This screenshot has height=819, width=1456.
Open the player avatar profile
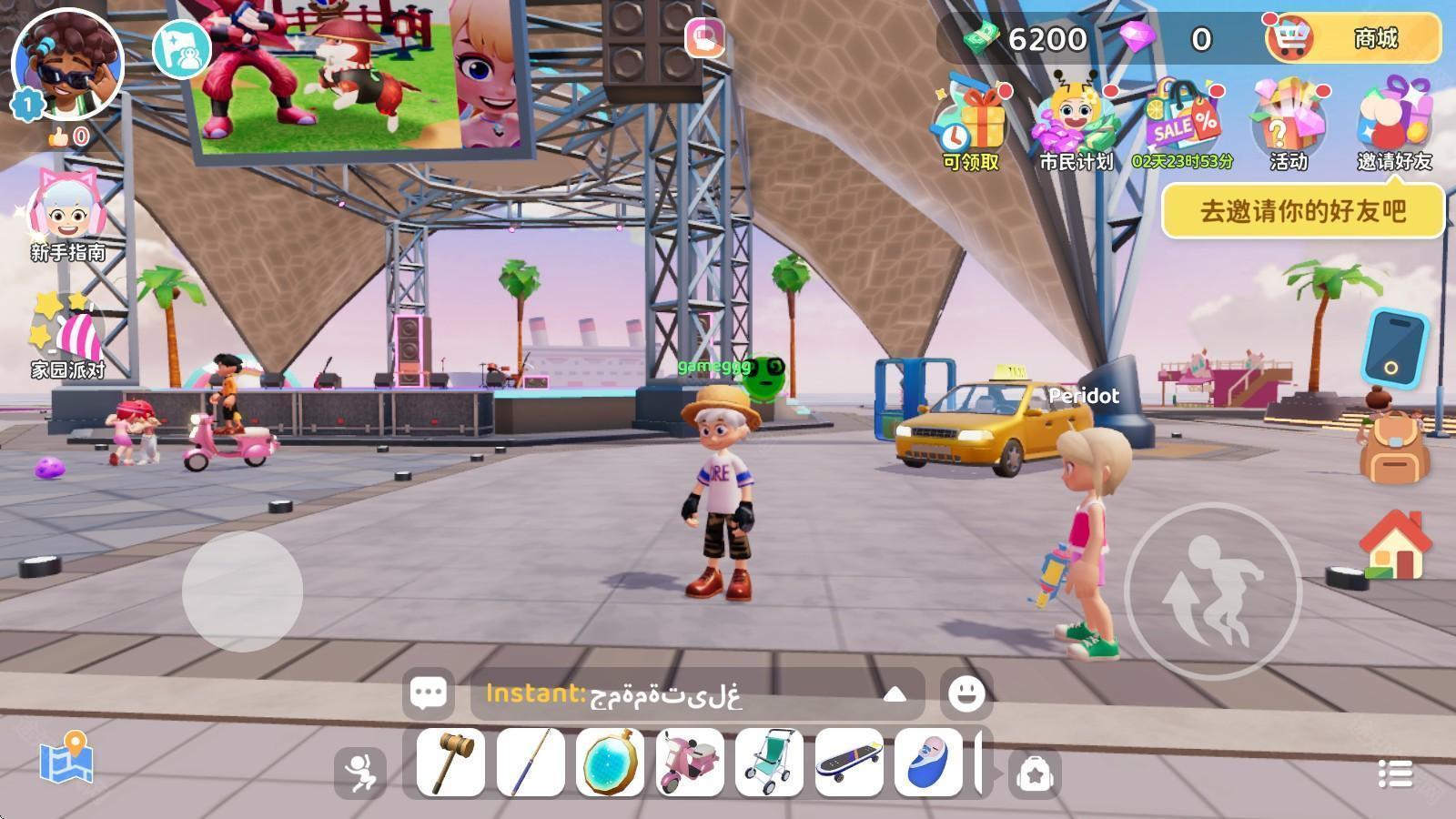67,66
